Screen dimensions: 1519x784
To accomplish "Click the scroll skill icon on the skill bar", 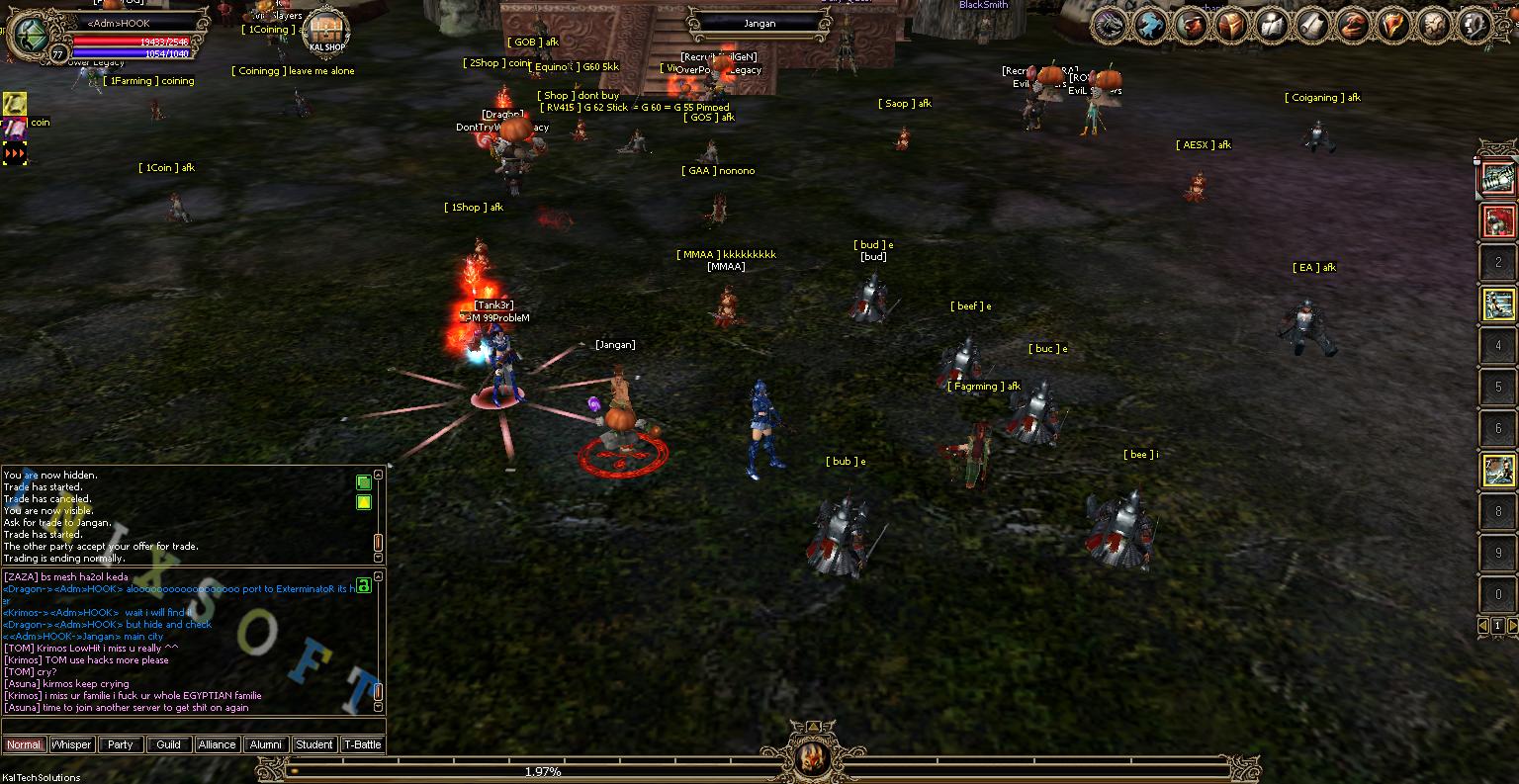I will coord(1311,25).
